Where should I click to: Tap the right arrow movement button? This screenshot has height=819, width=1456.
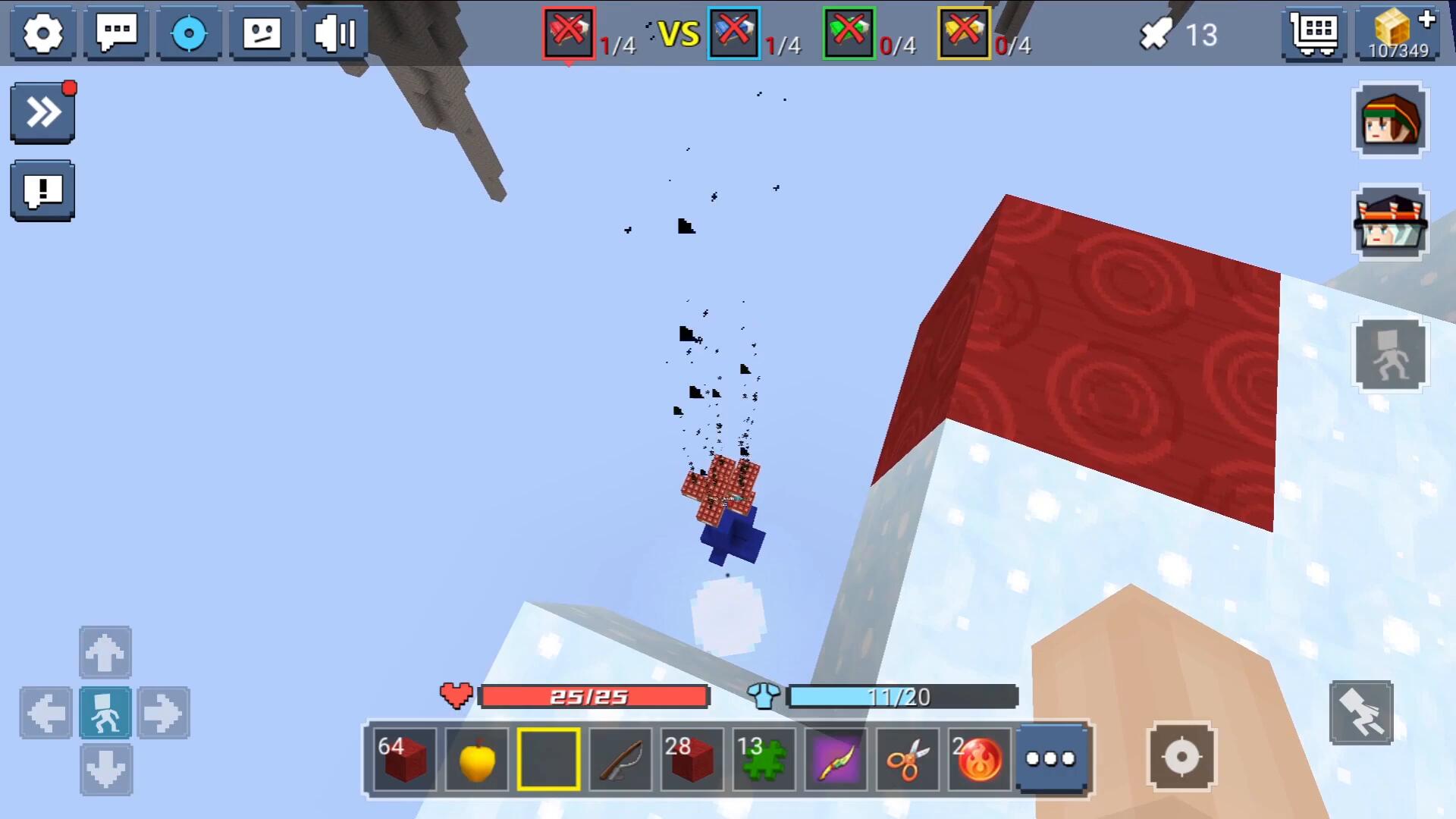(x=163, y=713)
